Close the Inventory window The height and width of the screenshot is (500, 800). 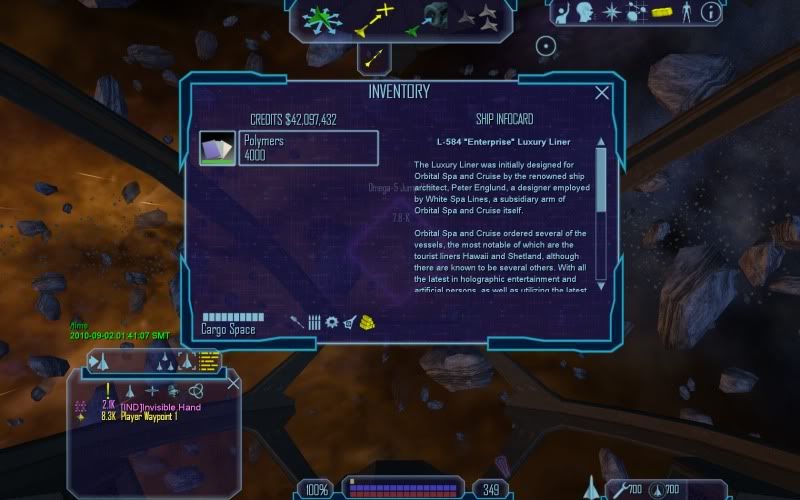(x=602, y=93)
